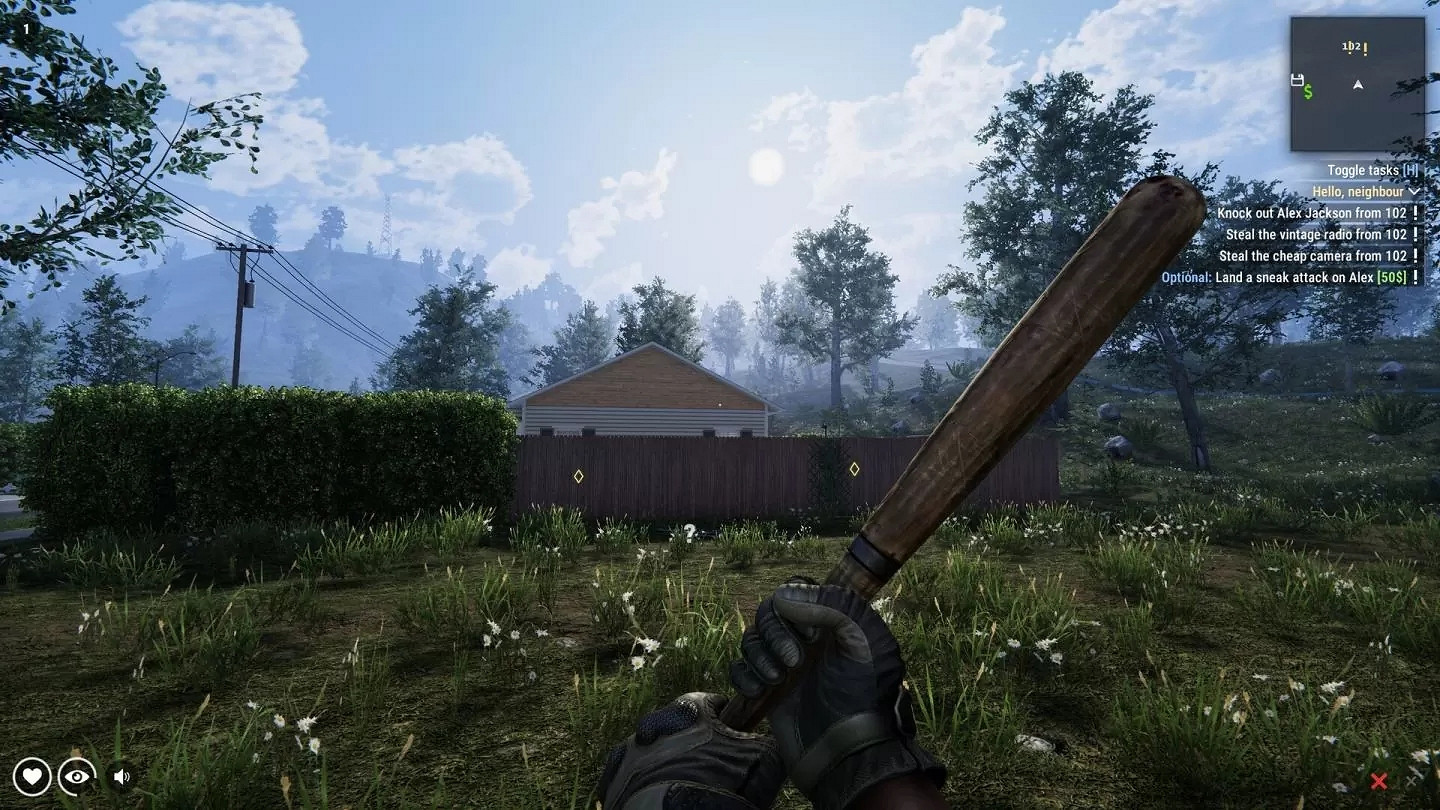Click the heart health icon

pyautogui.click(x=33, y=776)
